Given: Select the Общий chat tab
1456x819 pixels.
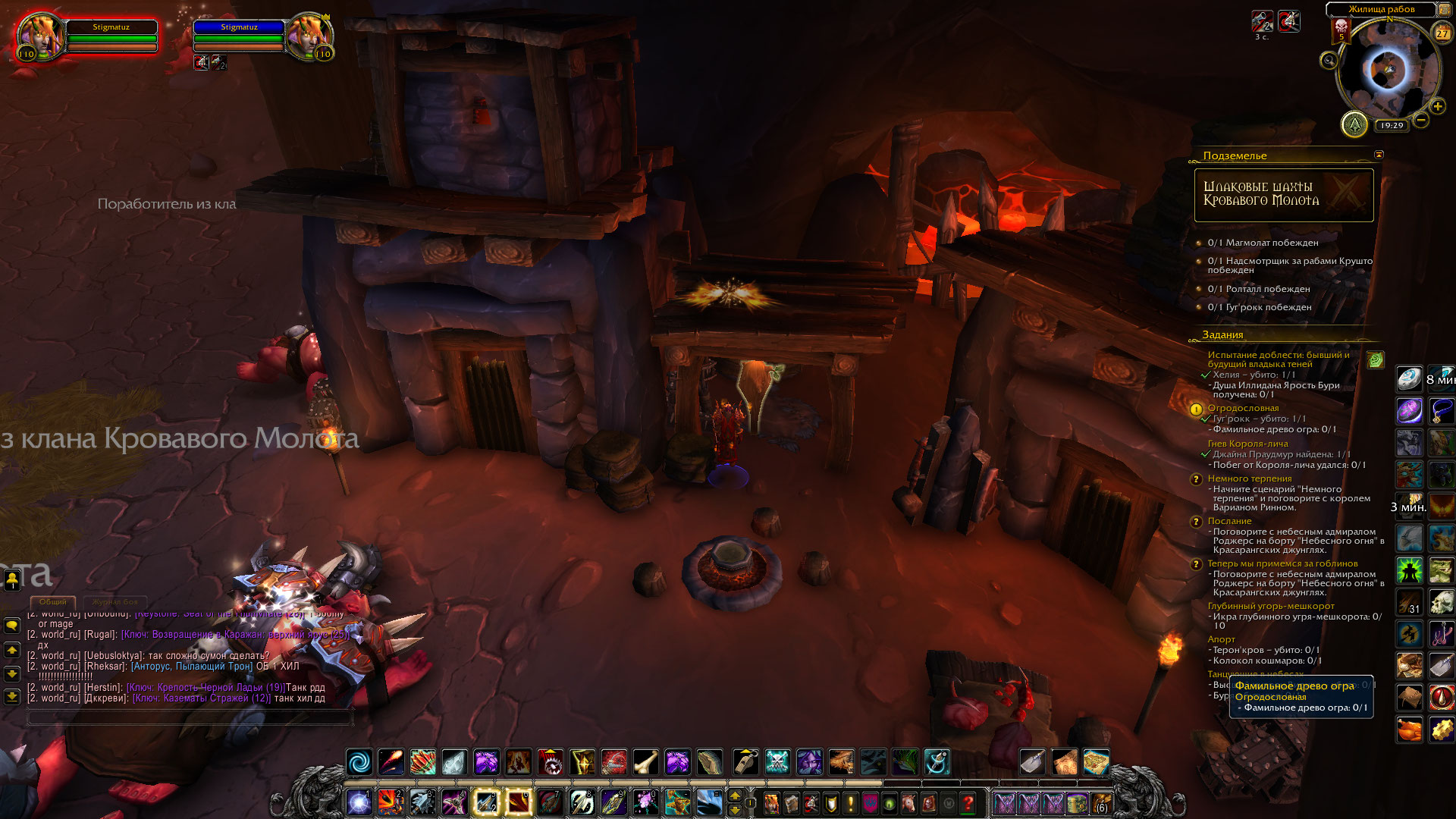Looking at the screenshot, I should coord(53,602).
